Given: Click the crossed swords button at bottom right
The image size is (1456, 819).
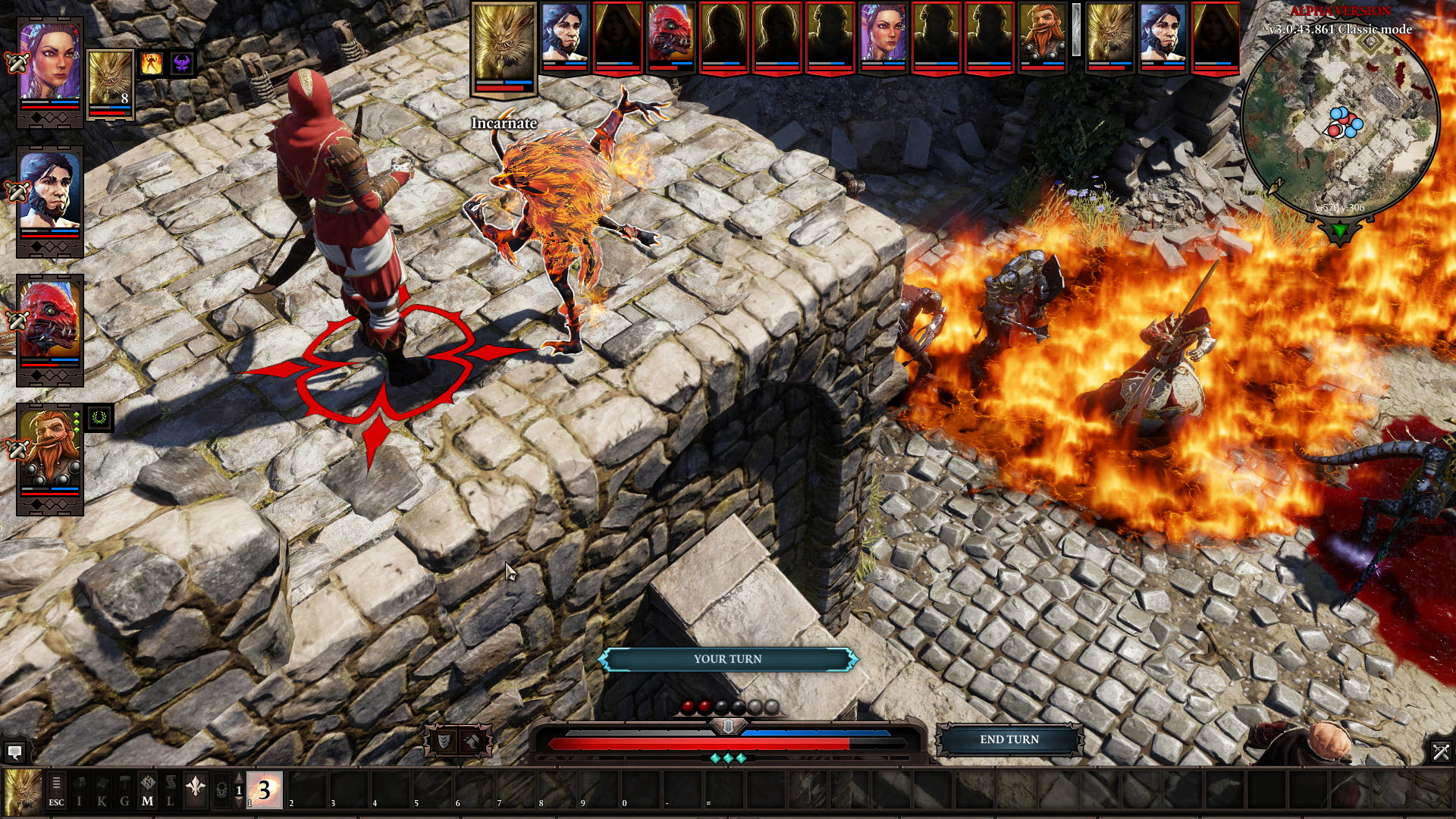Looking at the screenshot, I should (1440, 752).
